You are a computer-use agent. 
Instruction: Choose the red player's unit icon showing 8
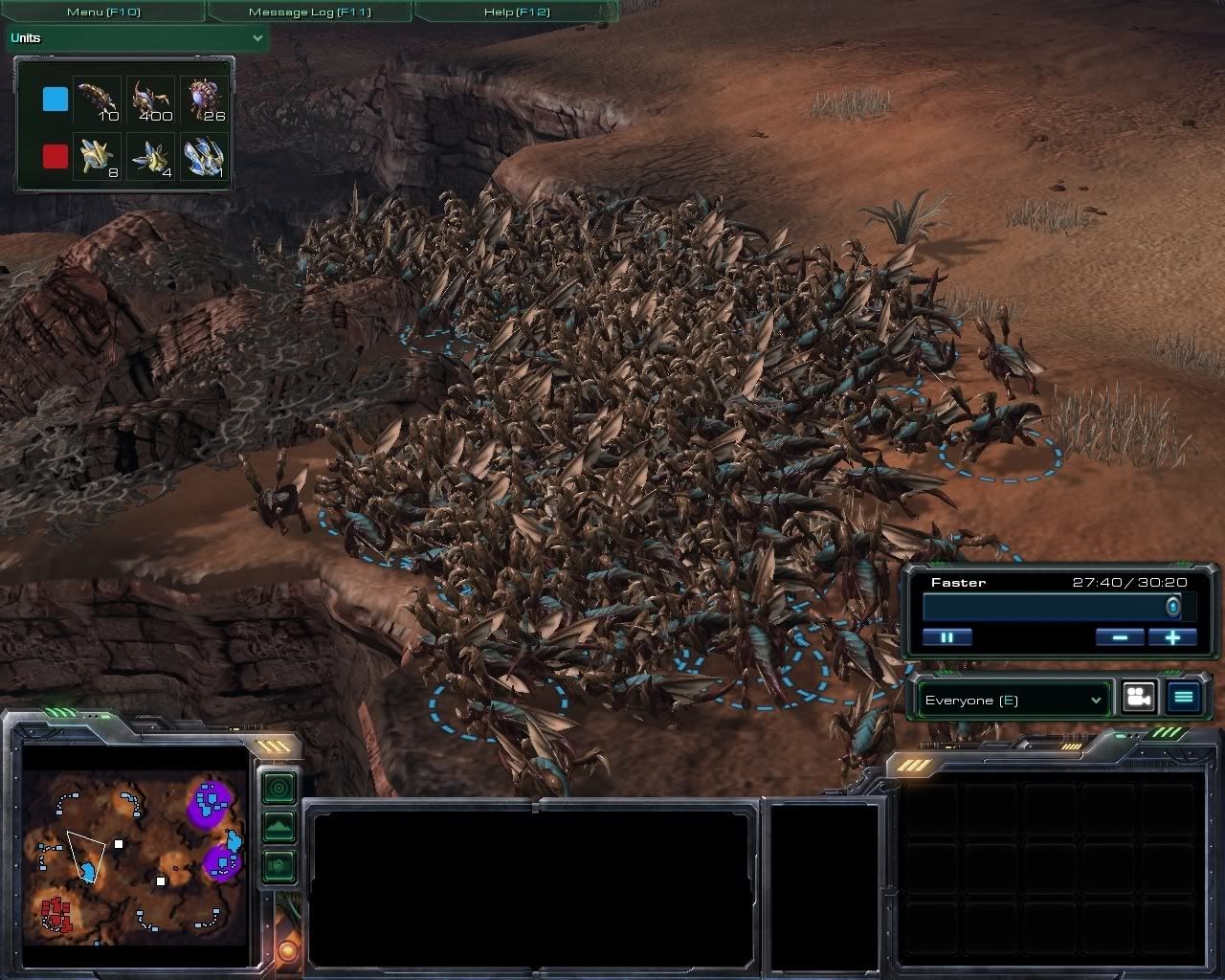pyautogui.click(x=97, y=156)
